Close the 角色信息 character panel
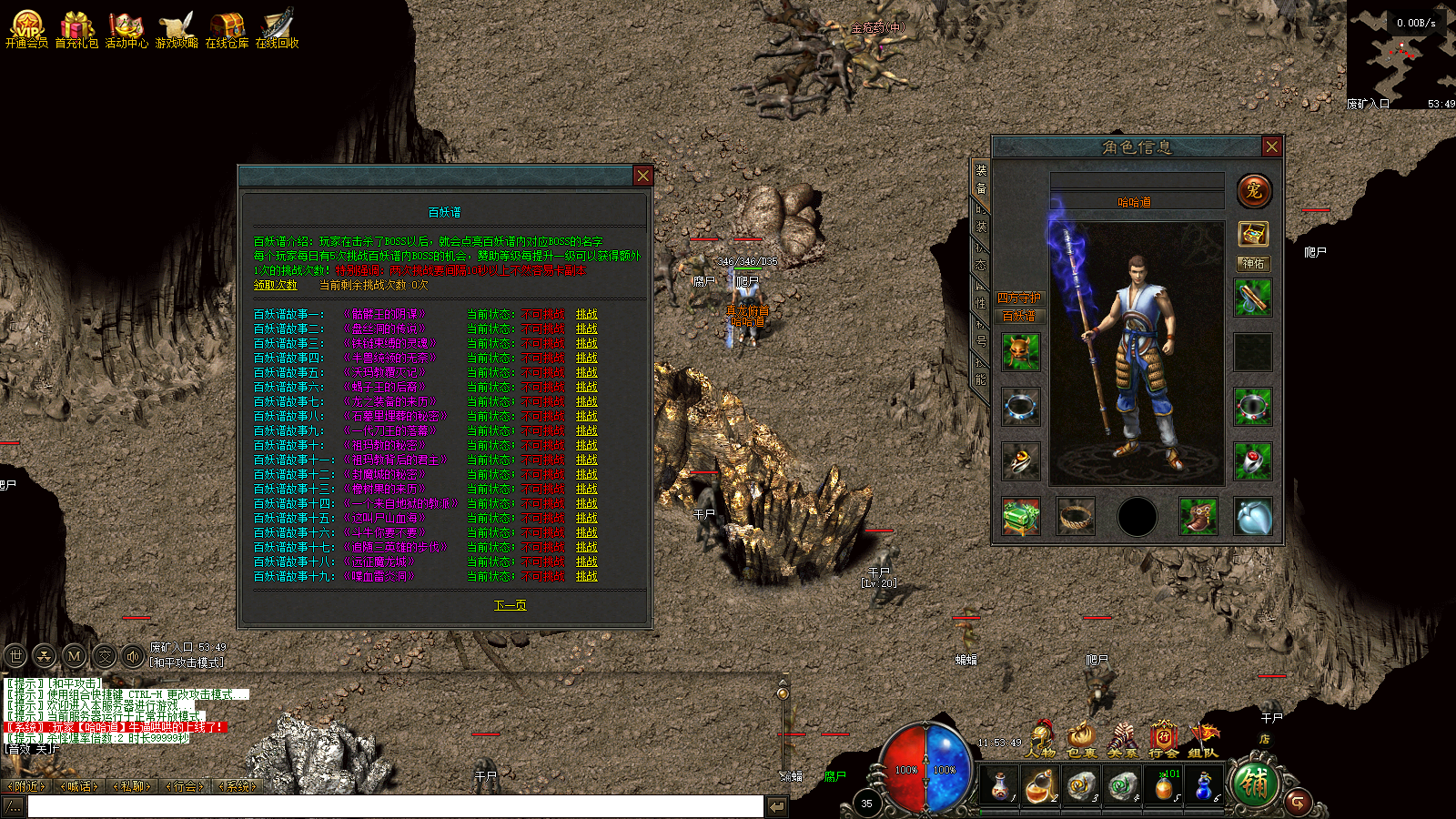The width and height of the screenshot is (1456, 819). tap(1271, 147)
